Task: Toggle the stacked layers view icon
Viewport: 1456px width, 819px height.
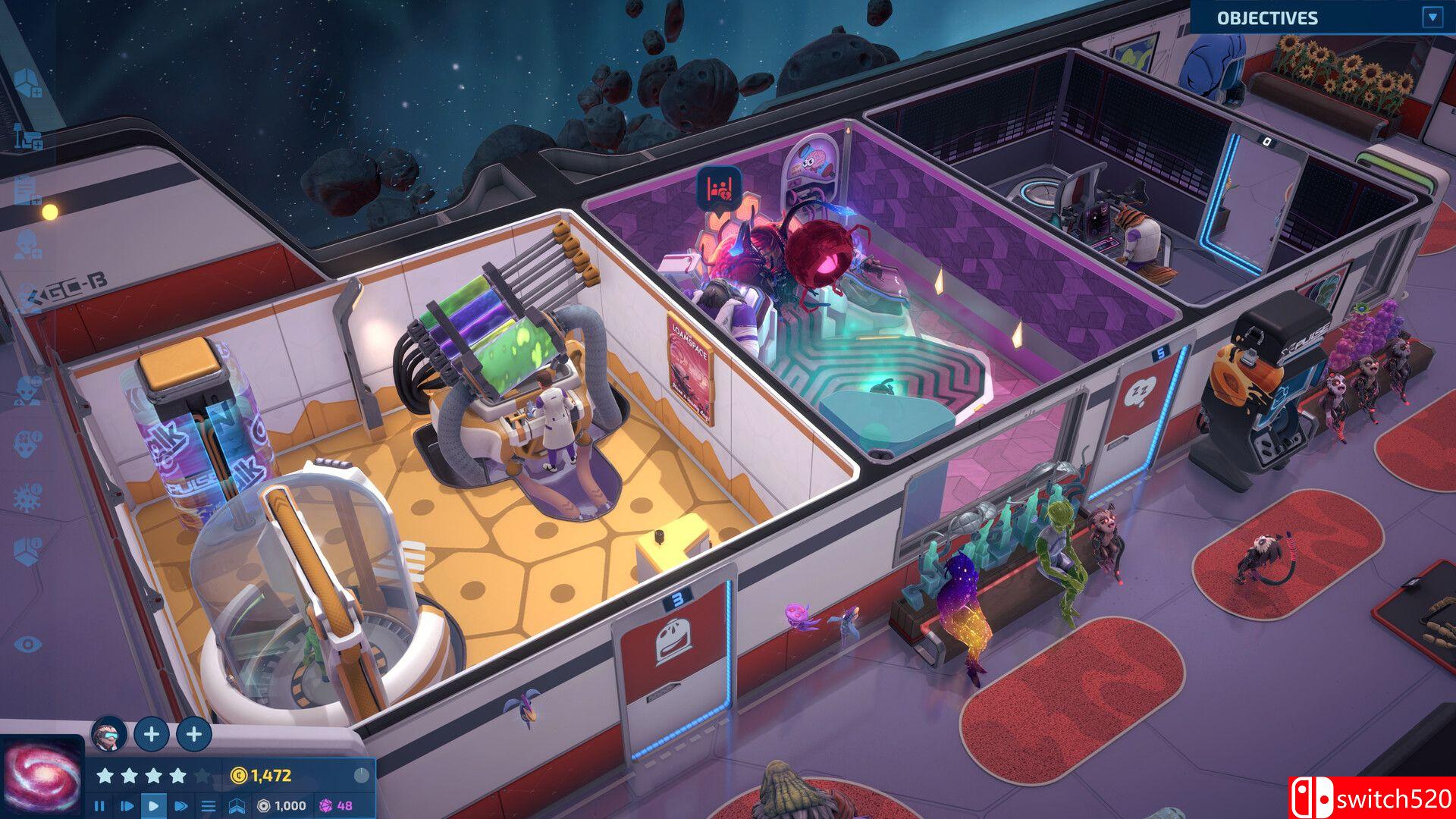Action: (237, 805)
